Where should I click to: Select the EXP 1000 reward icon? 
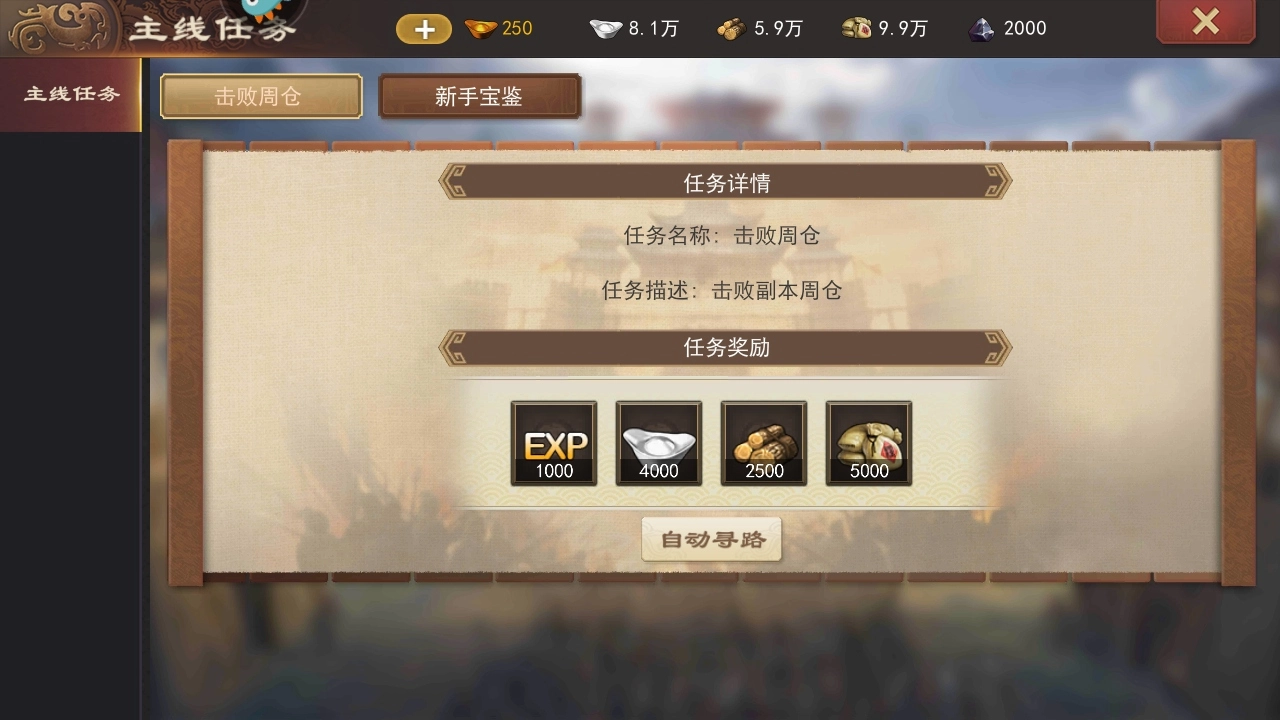click(553, 443)
